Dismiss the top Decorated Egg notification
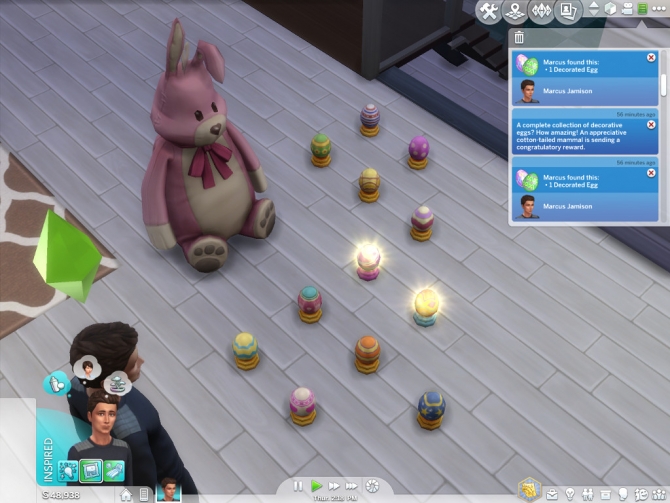The height and width of the screenshot is (503, 670). (x=652, y=57)
